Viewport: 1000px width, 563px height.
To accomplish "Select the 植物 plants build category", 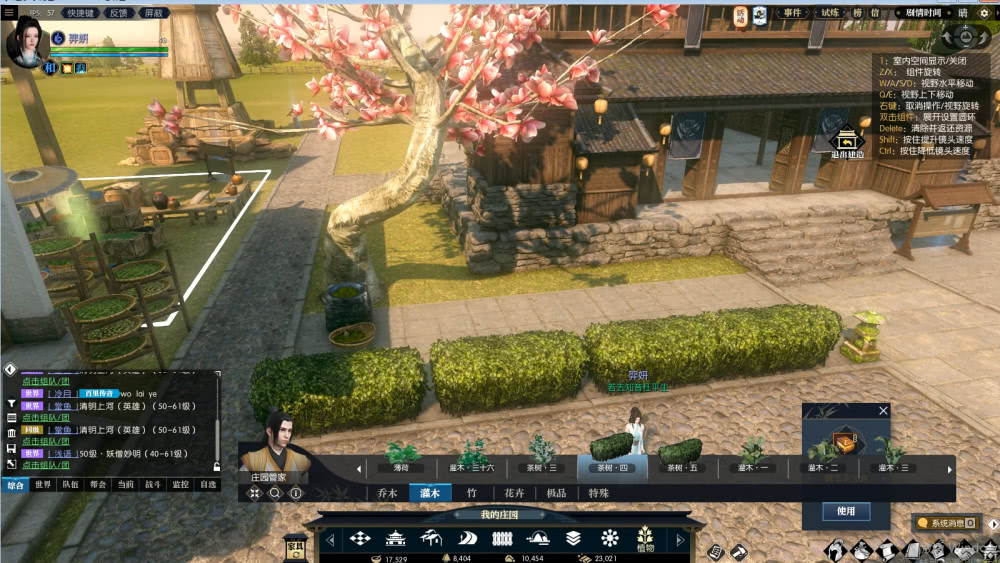I will point(645,540).
